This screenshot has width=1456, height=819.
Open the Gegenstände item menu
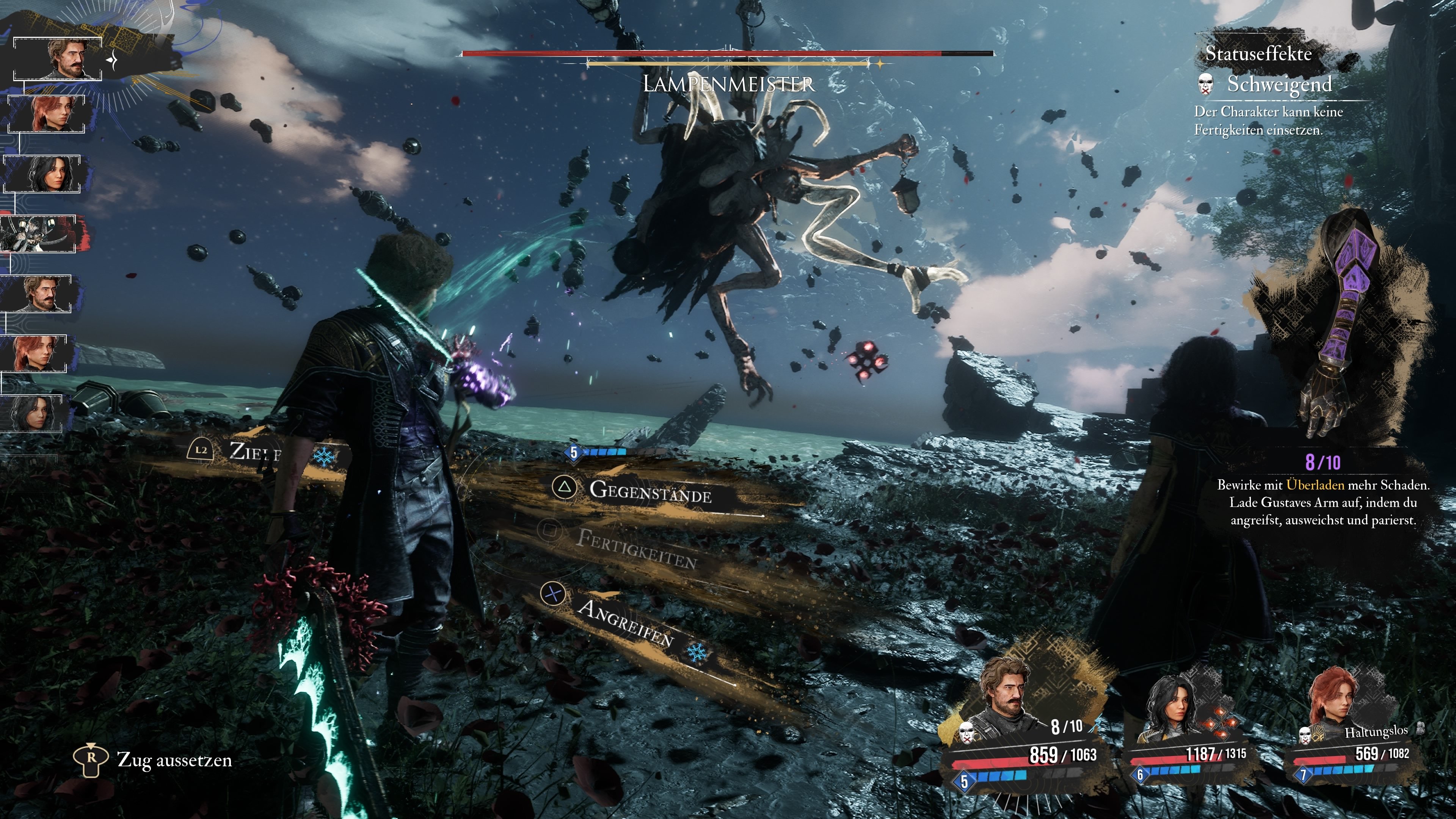(650, 492)
